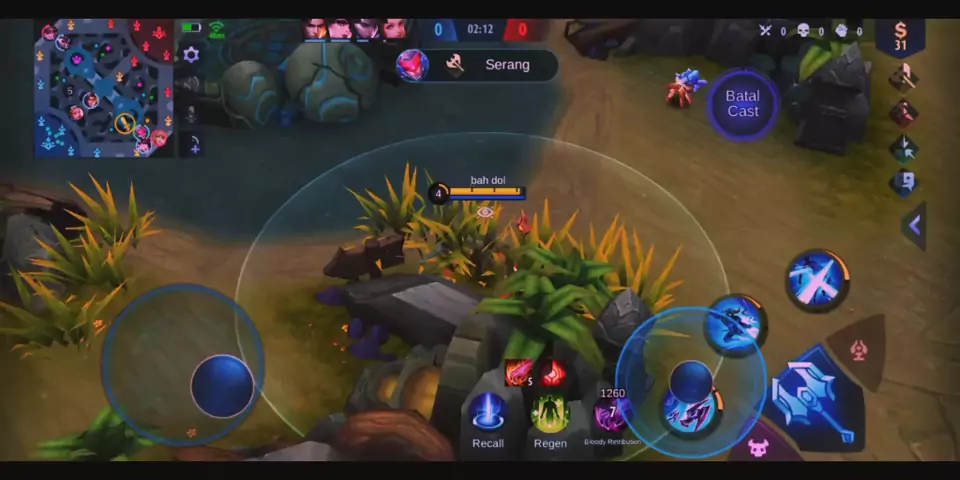Use the Recall spell

(x=488, y=414)
